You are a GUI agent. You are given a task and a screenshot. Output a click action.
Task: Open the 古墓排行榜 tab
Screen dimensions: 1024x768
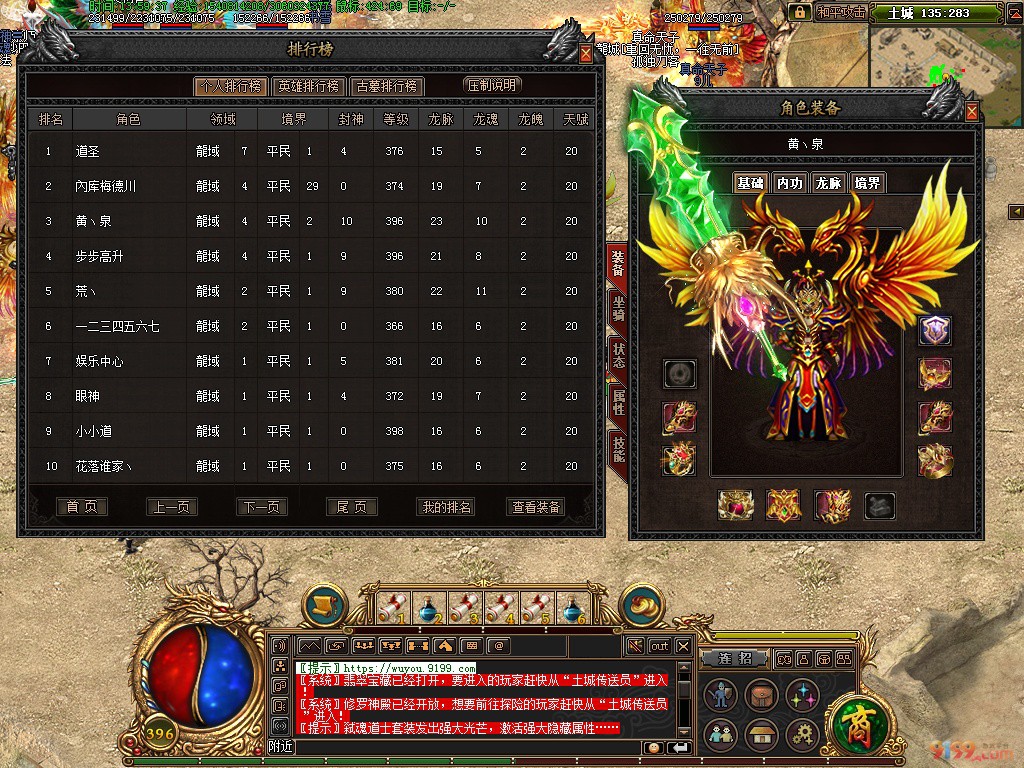[x=387, y=87]
